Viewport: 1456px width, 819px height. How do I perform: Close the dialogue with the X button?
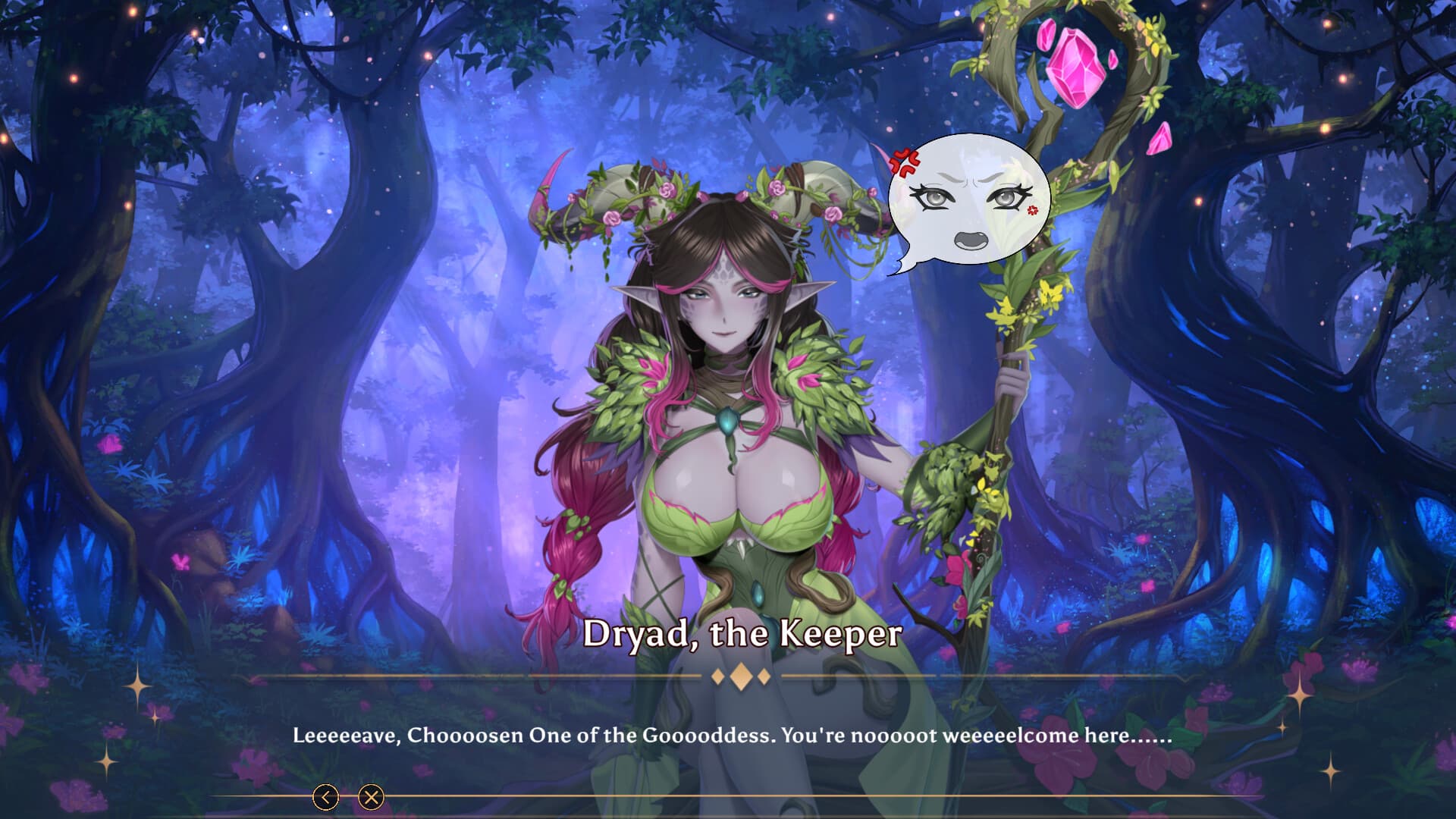point(371,797)
